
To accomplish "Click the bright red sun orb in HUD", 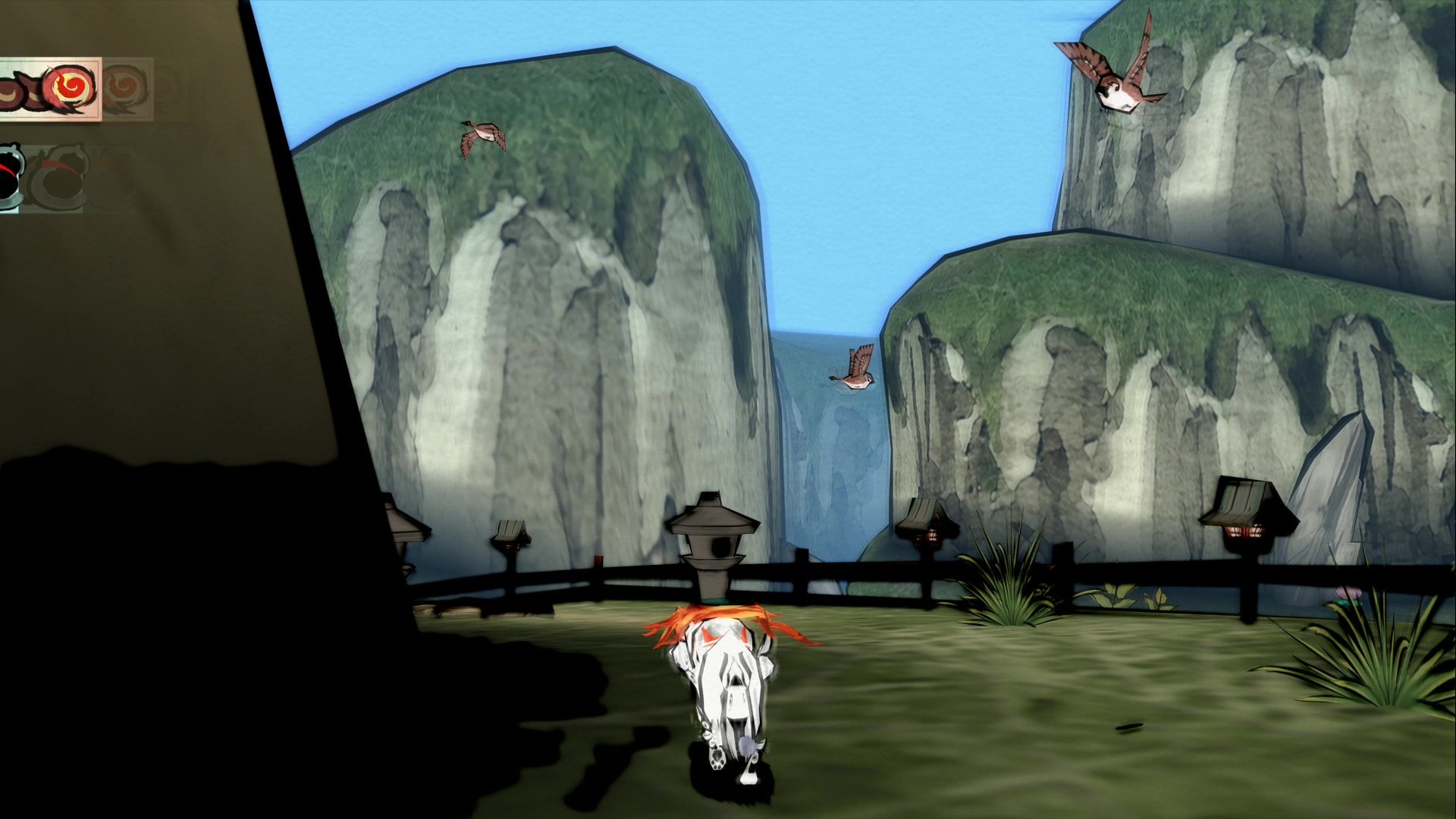I will 70,87.
